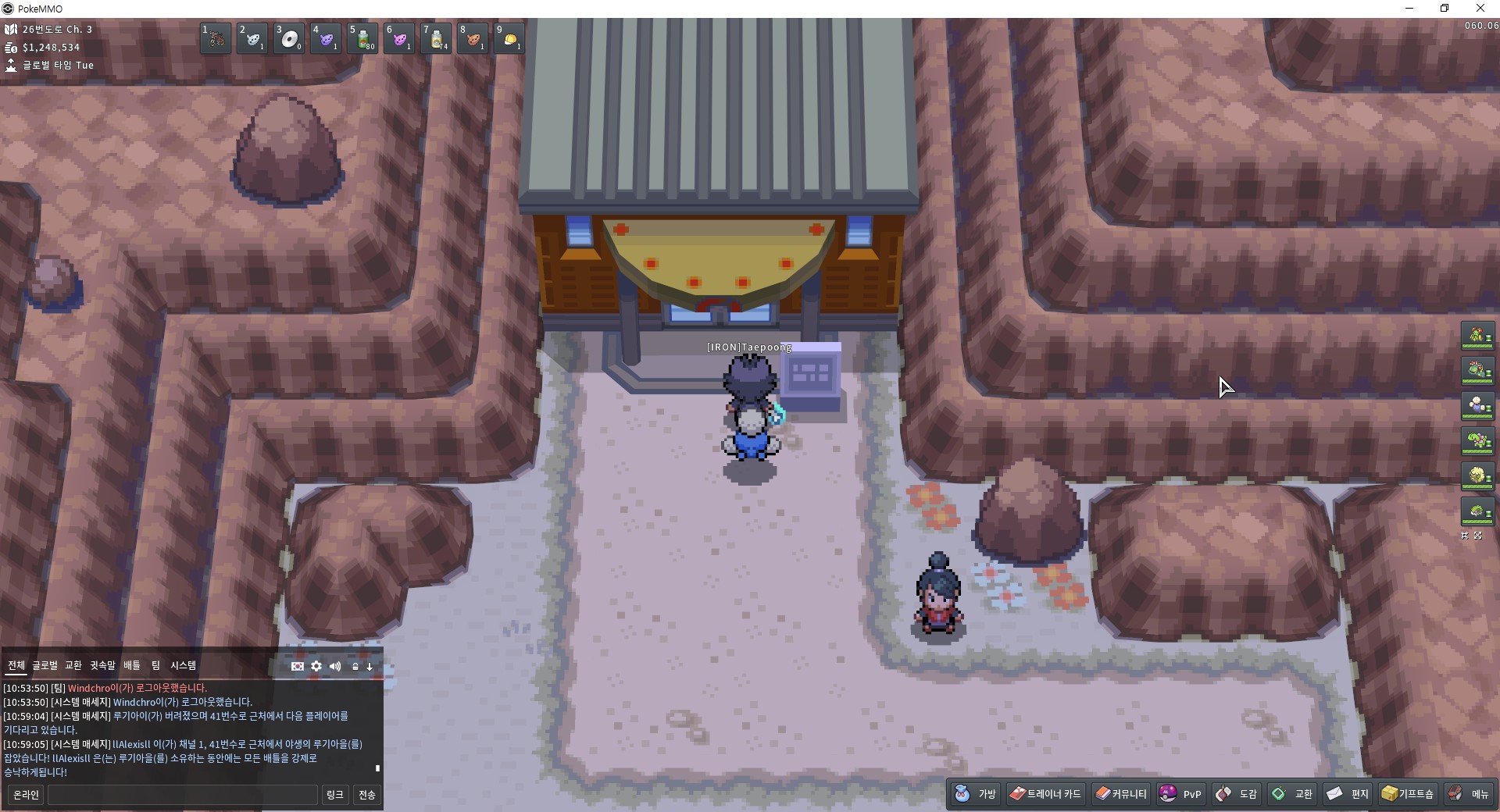Open the 도감 Pokédex

point(1237,794)
